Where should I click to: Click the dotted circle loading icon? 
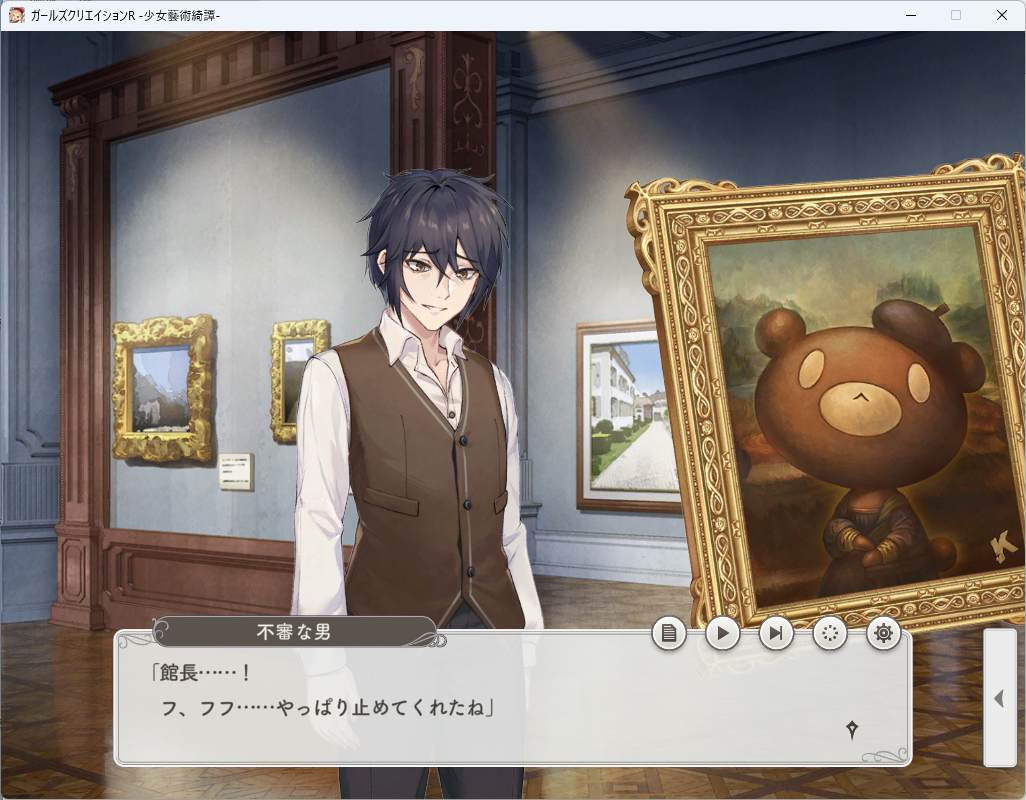pyautogui.click(x=830, y=633)
